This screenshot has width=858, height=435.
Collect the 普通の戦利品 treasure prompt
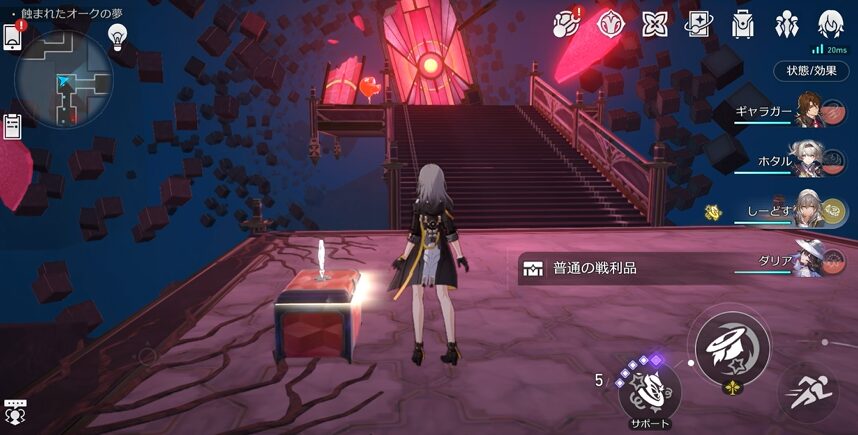click(x=610, y=268)
